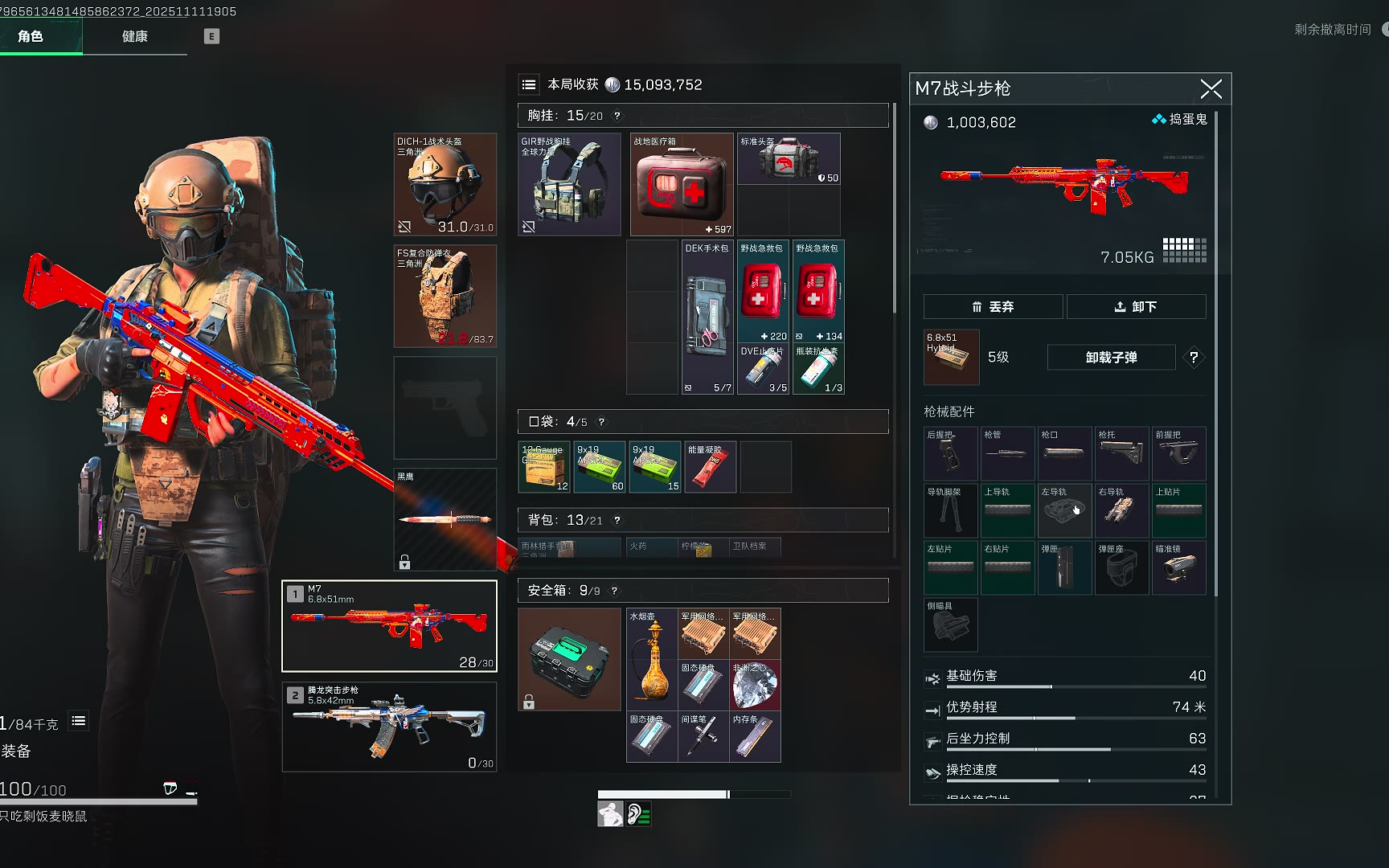Open the 瞄准镜 scope attachment slot
The height and width of the screenshot is (868, 1389).
[1178, 568]
